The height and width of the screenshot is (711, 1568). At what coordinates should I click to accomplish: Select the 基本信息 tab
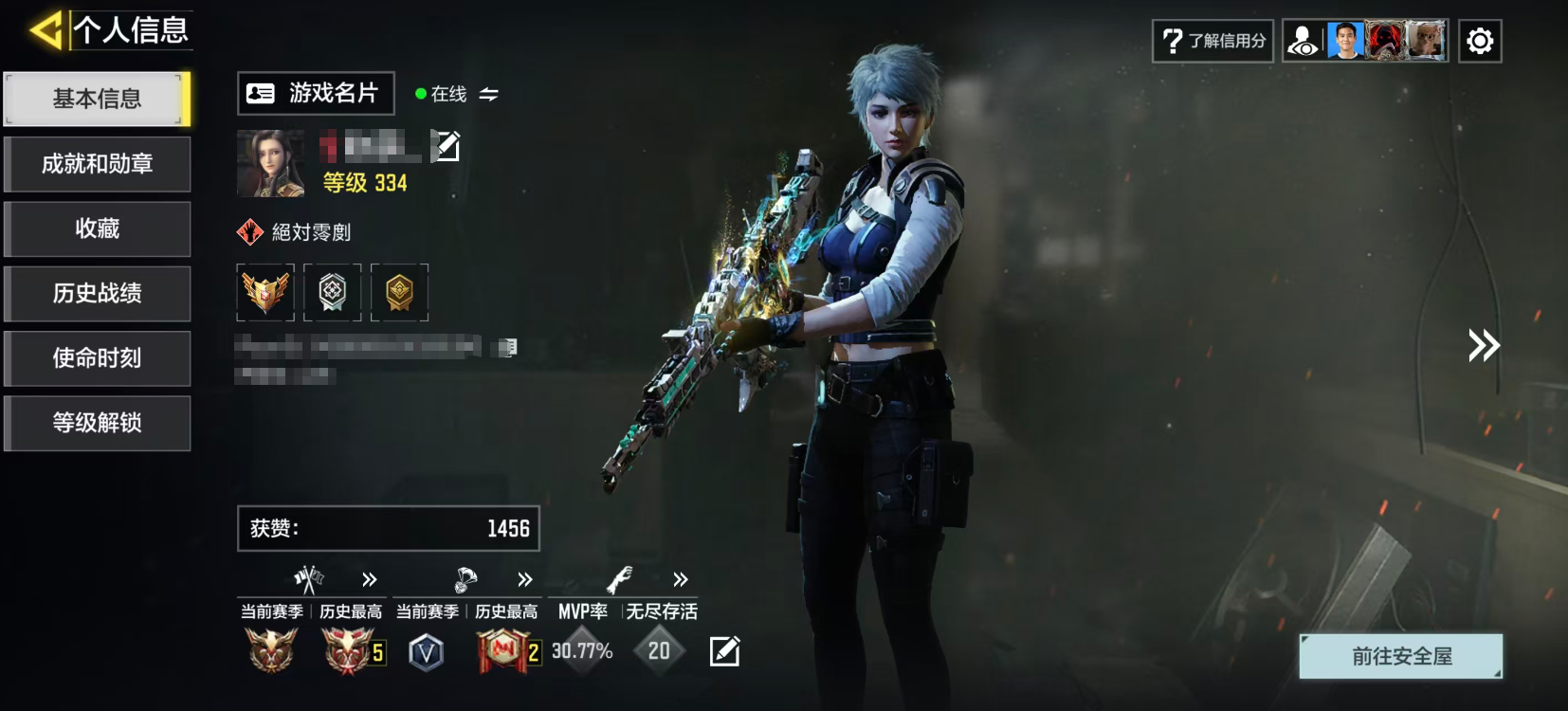[x=97, y=99]
